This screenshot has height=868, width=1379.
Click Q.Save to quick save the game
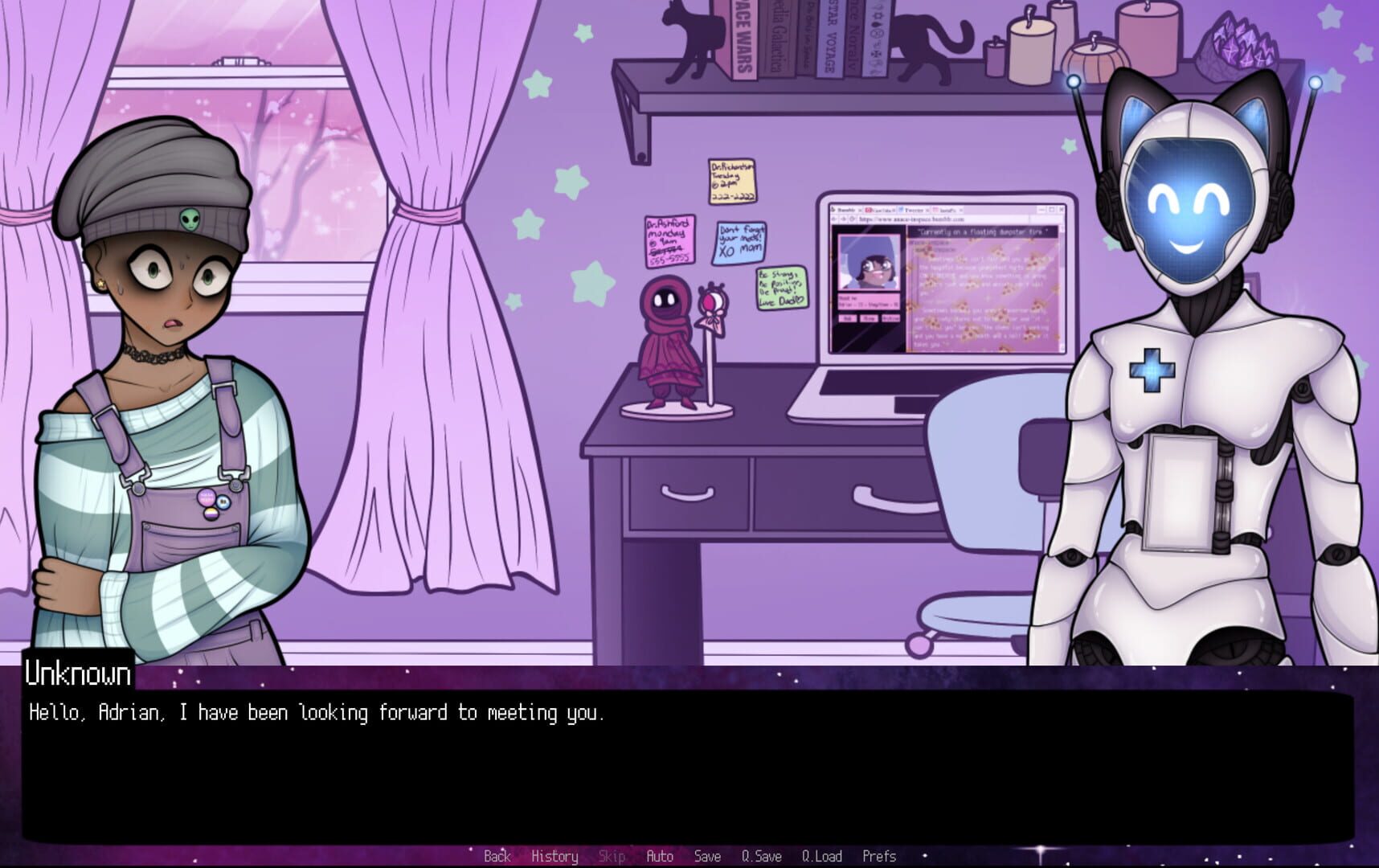(x=759, y=856)
